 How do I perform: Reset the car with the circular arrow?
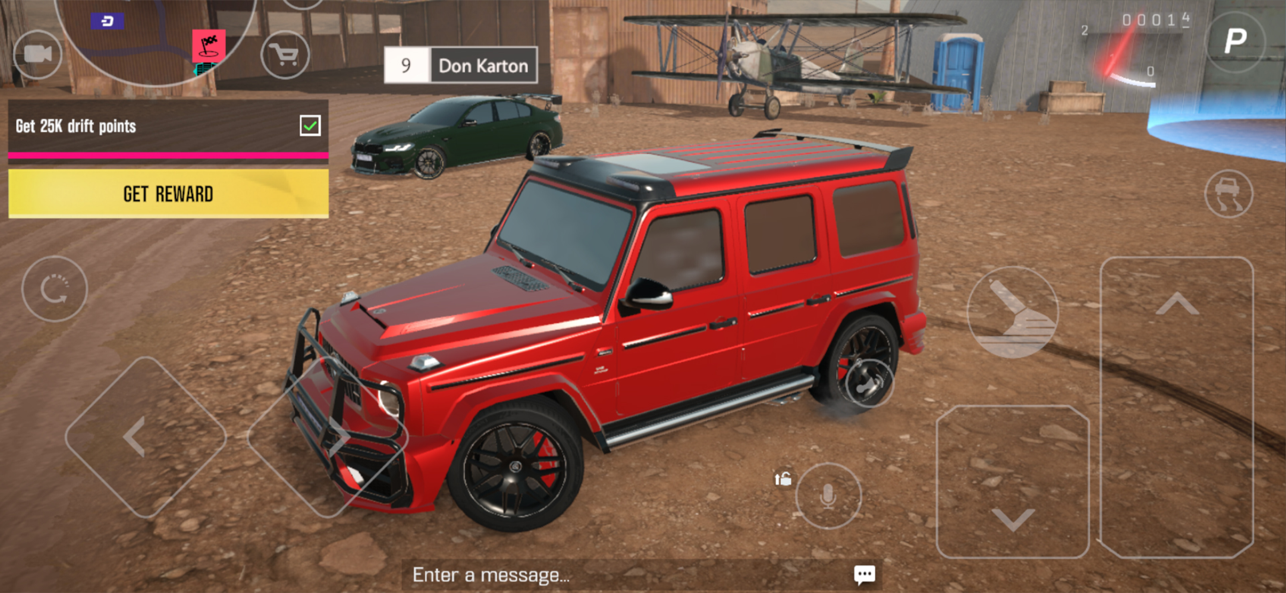click(x=54, y=289)
